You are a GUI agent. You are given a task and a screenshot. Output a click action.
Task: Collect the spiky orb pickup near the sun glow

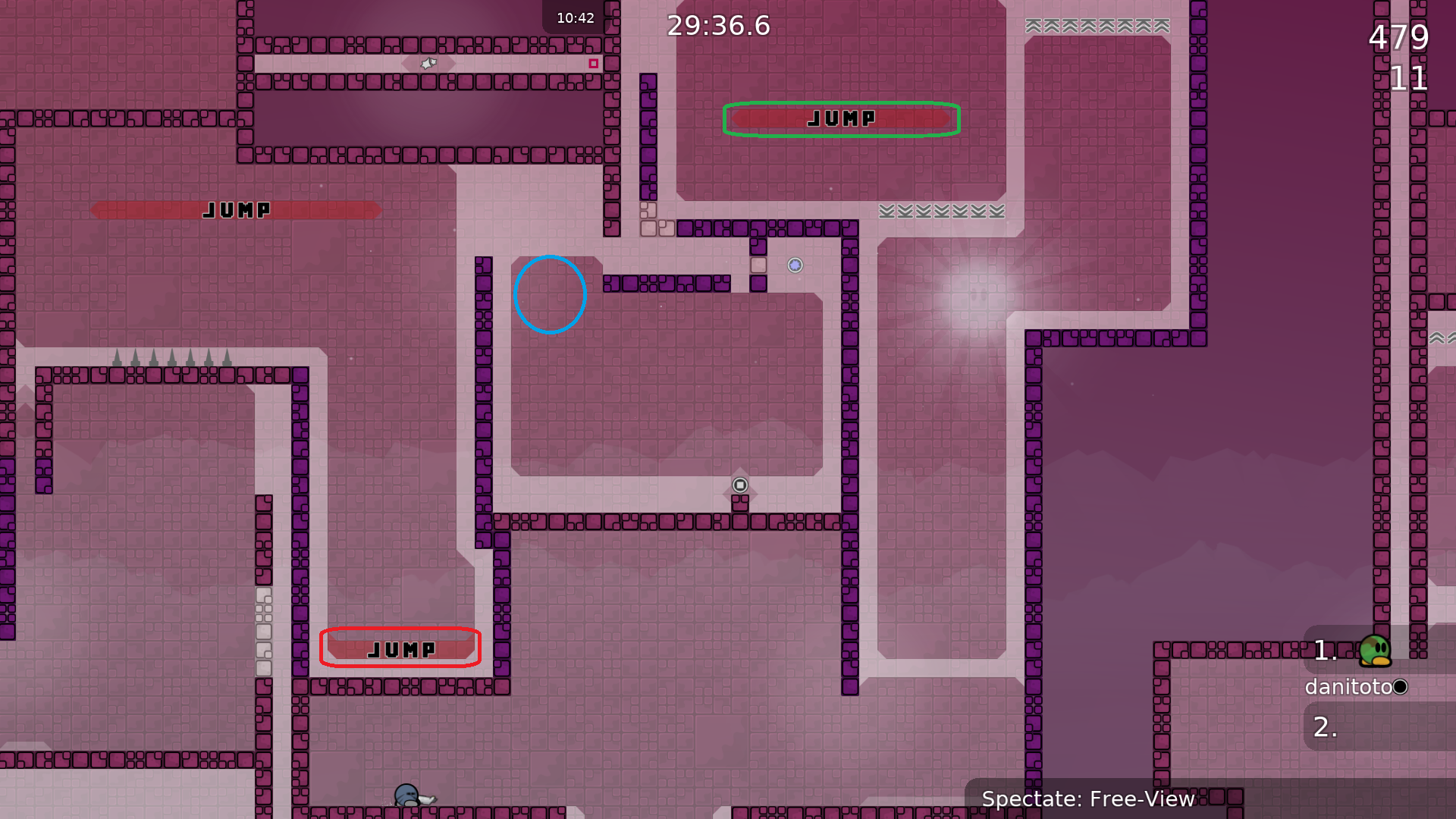pos(794,265)
